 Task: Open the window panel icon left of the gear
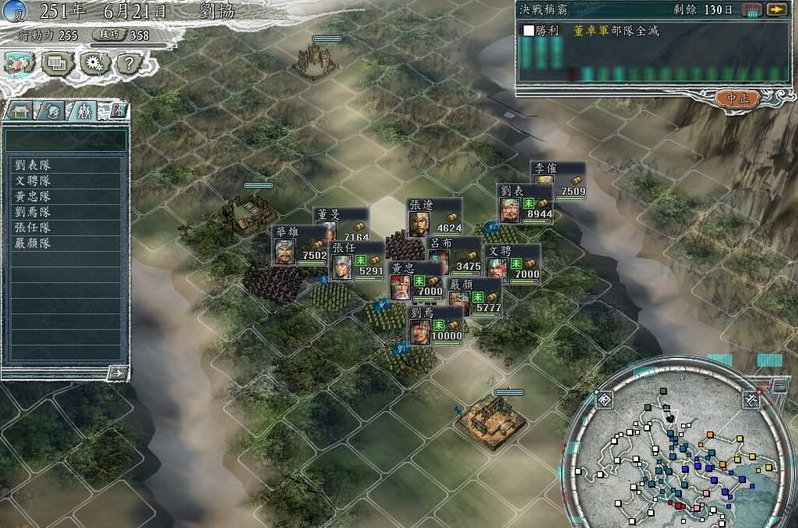pyautogui.click(x=57, y=63)
